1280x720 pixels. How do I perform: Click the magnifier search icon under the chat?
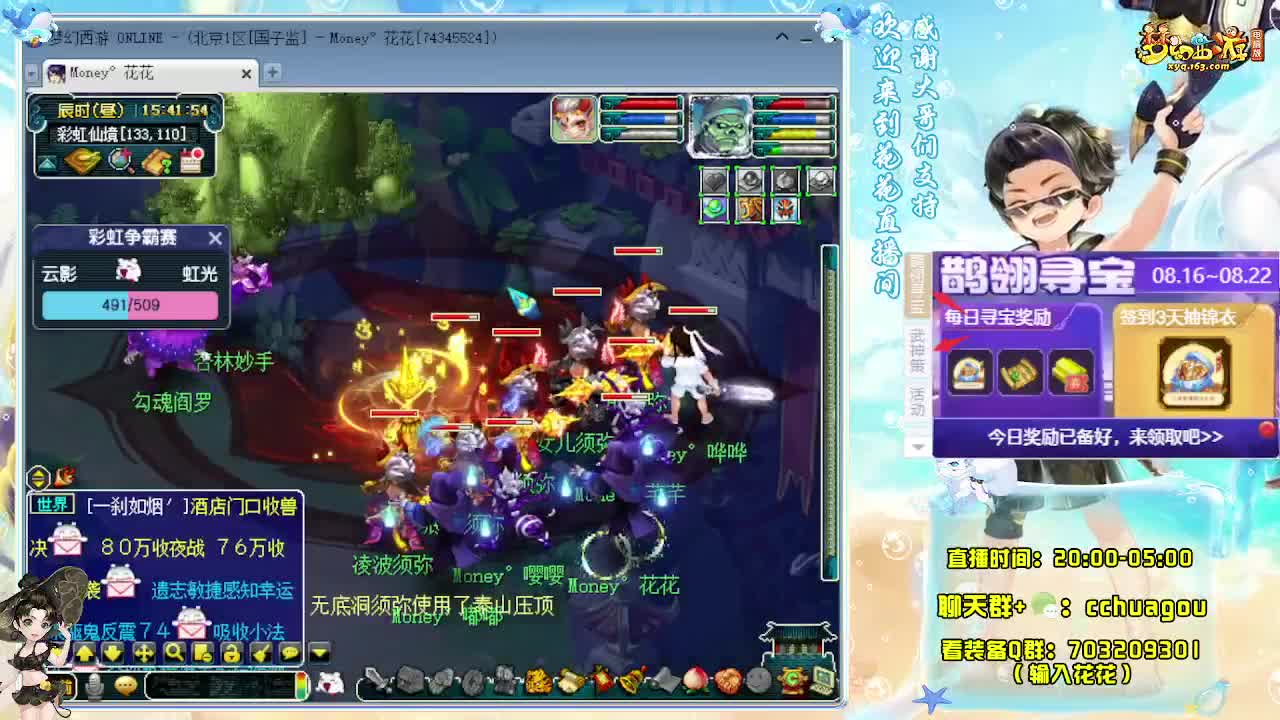[x=176, y=653]
